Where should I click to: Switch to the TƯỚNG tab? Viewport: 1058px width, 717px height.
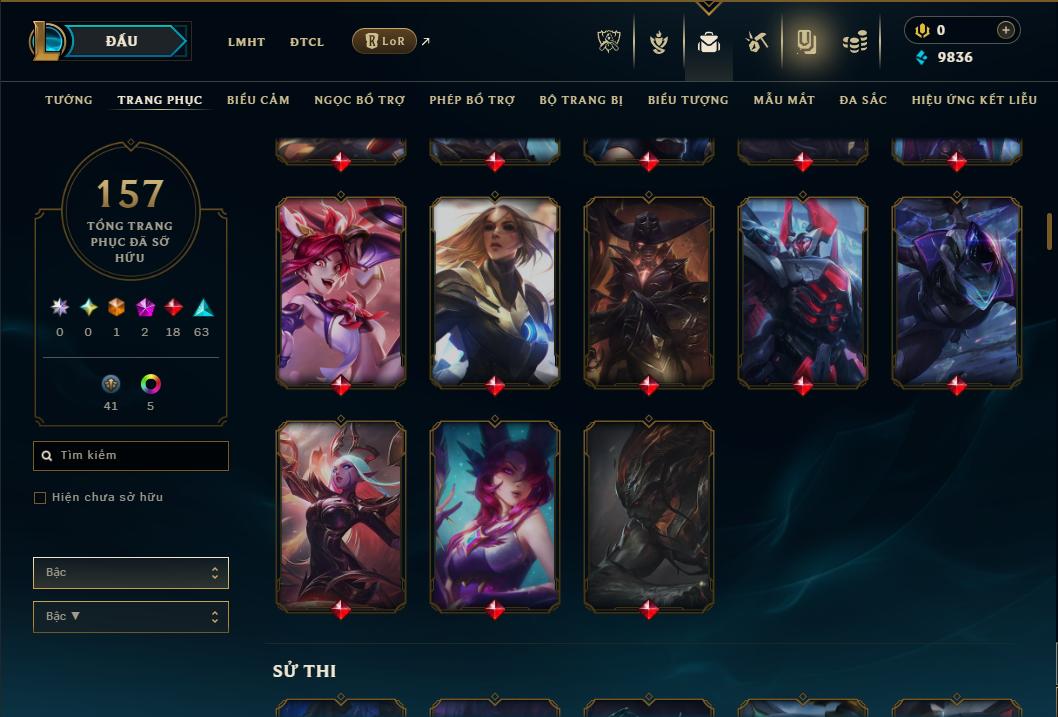[x=69, y=100]
